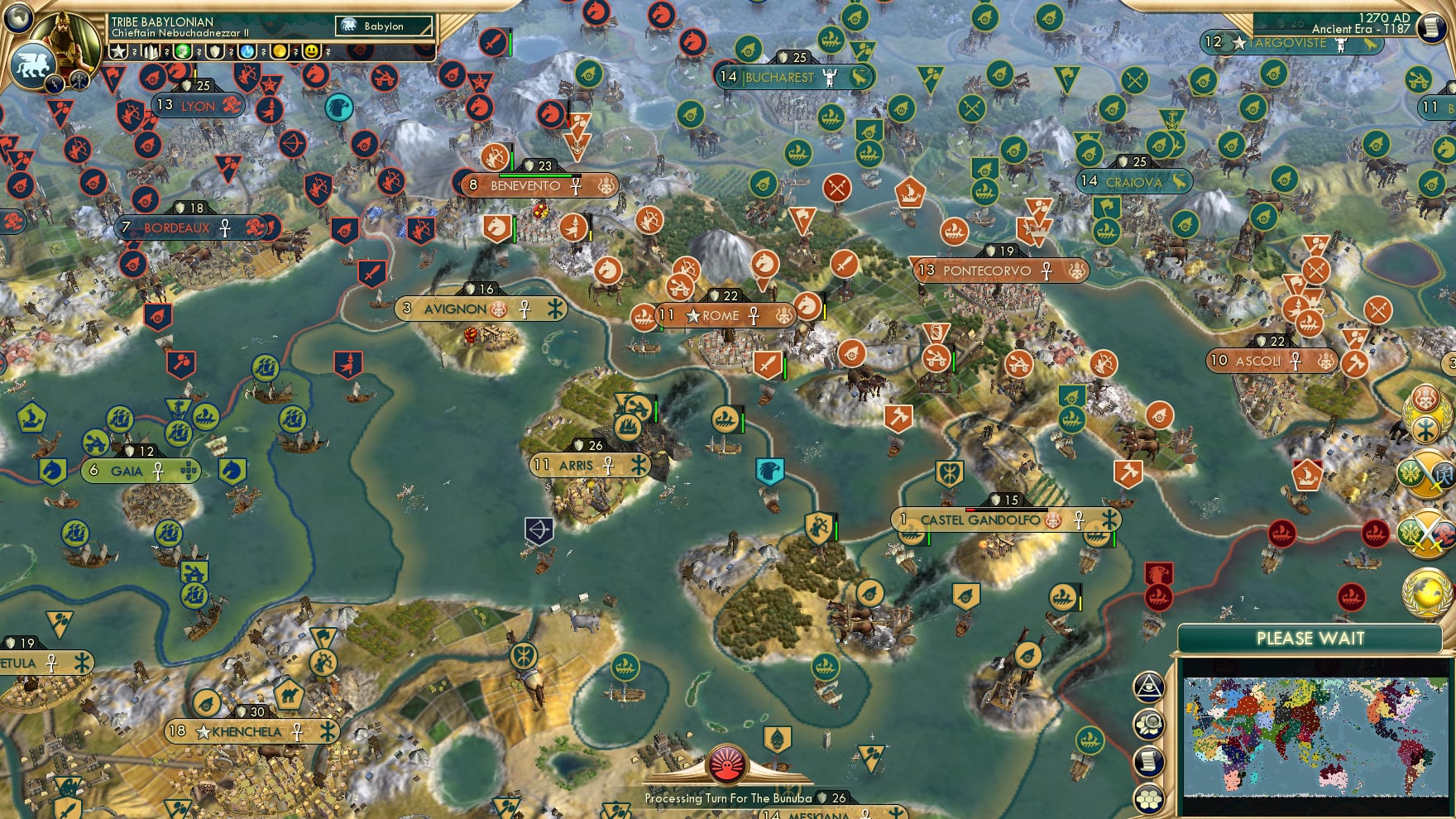The image size is (1456, 819).
Task: Toggle the hex grid overlay button
Action: click(x=1150, y=799)
